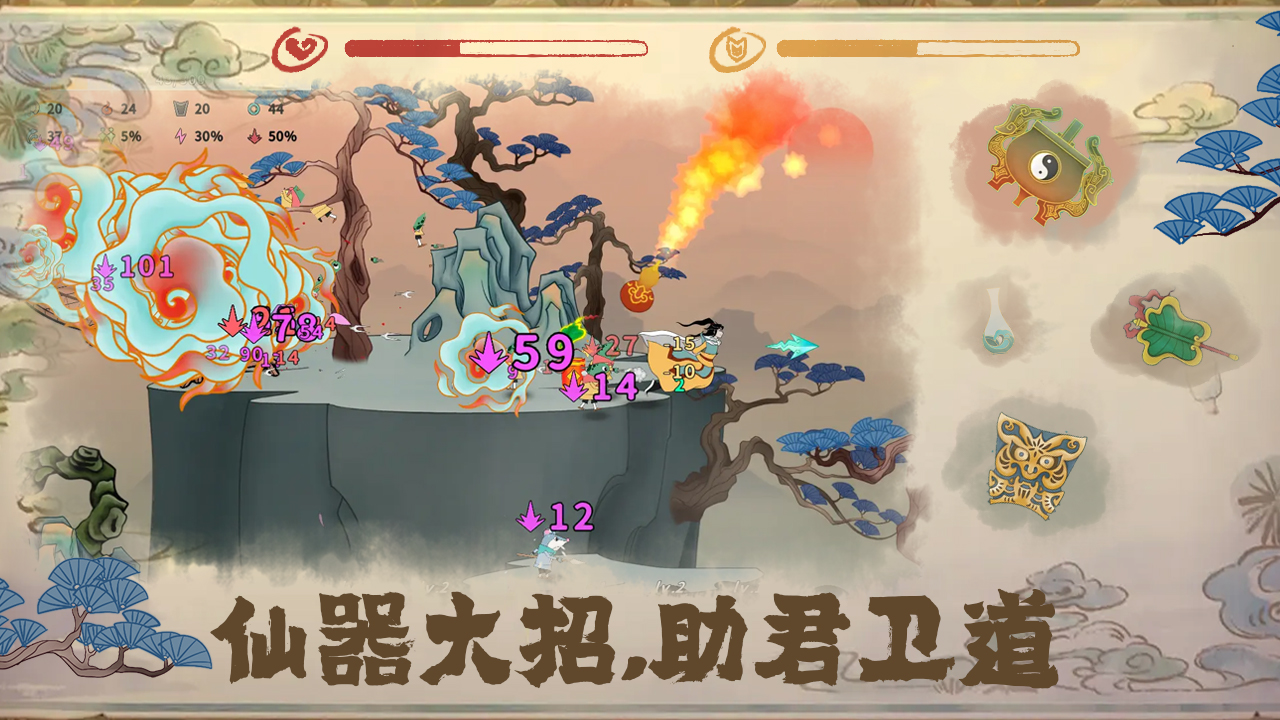1280x720 pixels.
Task: Click the swirl stat icon showing 37
Action: click(x=33, y=134)
